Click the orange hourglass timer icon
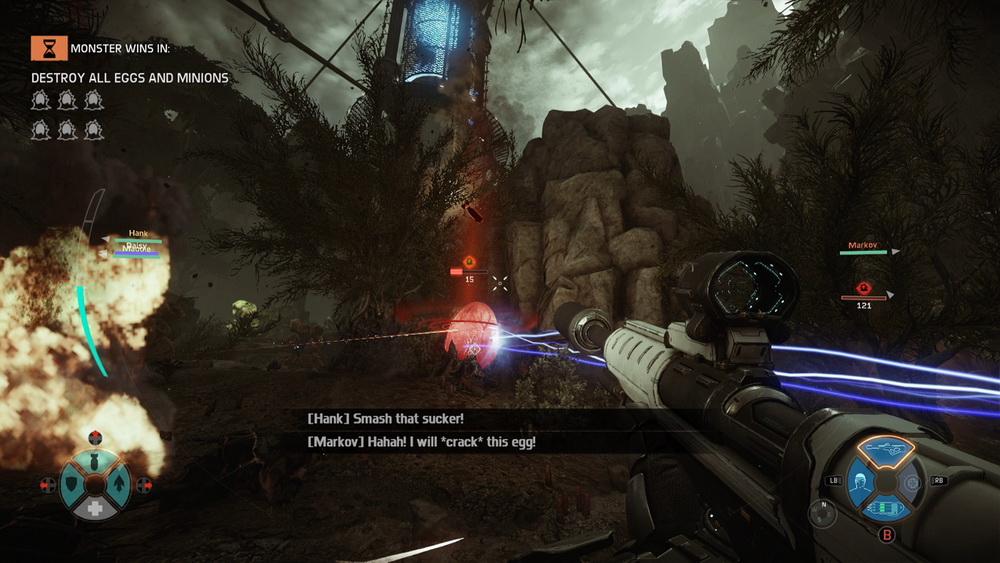The width and height of the screenshot is (1000, 563). tap(44, 47)
